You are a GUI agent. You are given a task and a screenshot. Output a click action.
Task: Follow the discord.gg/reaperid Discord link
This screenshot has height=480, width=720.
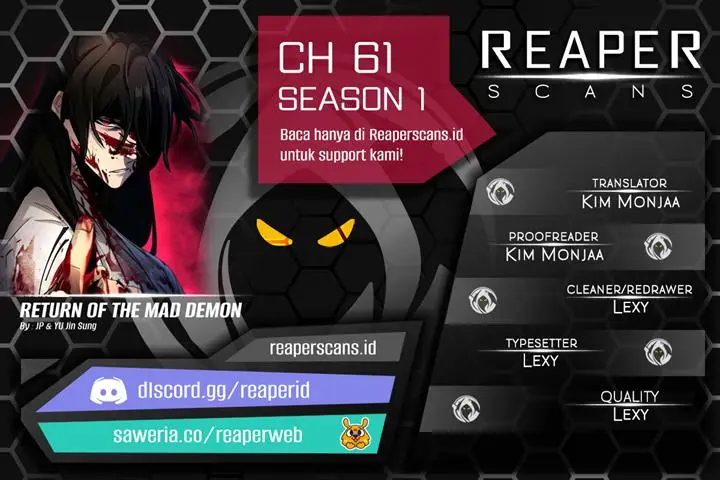(x=240, y=392)
